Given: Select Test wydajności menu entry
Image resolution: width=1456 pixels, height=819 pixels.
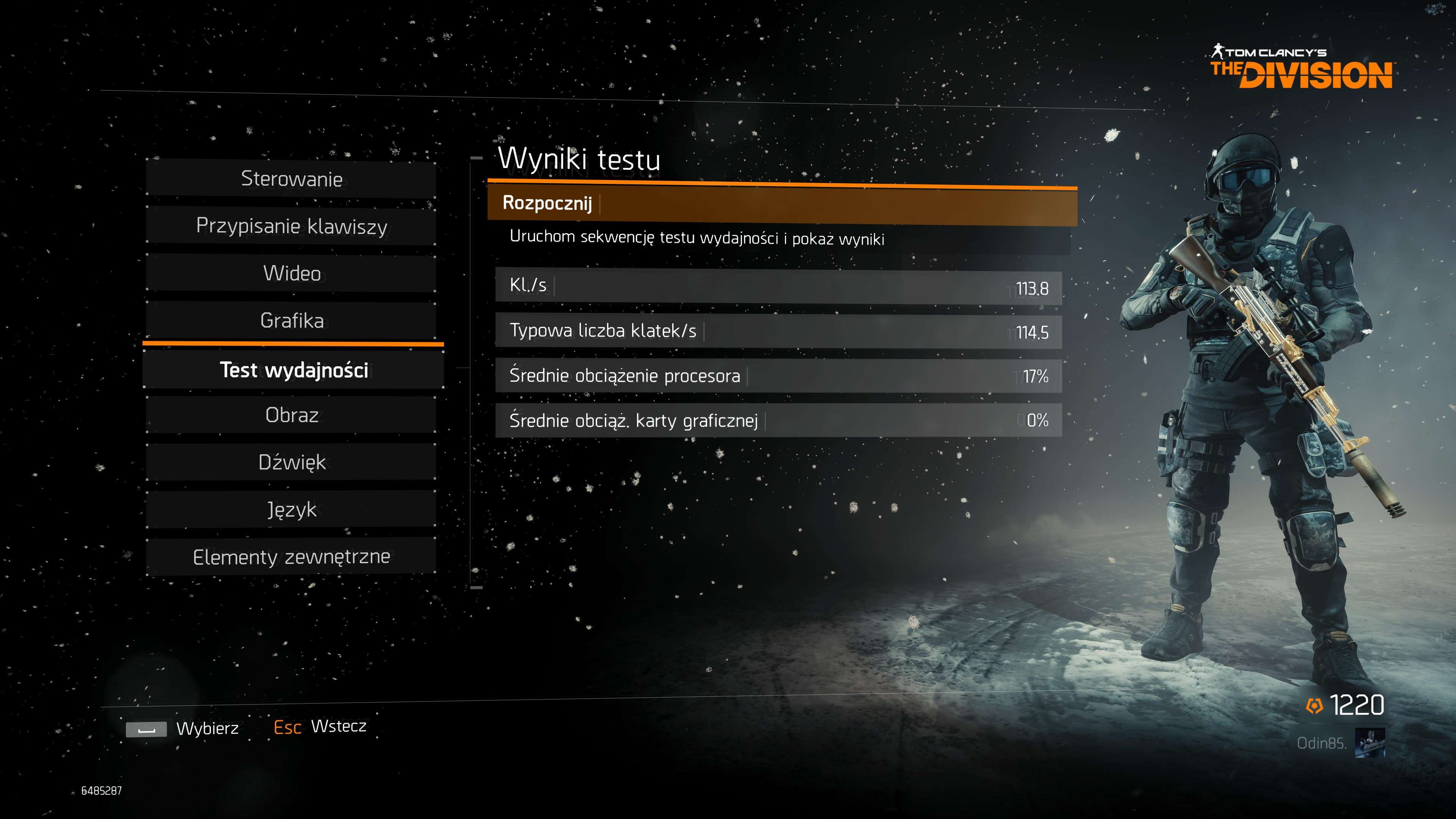Looking at the screenshot, I should click(x=293, y=370).
